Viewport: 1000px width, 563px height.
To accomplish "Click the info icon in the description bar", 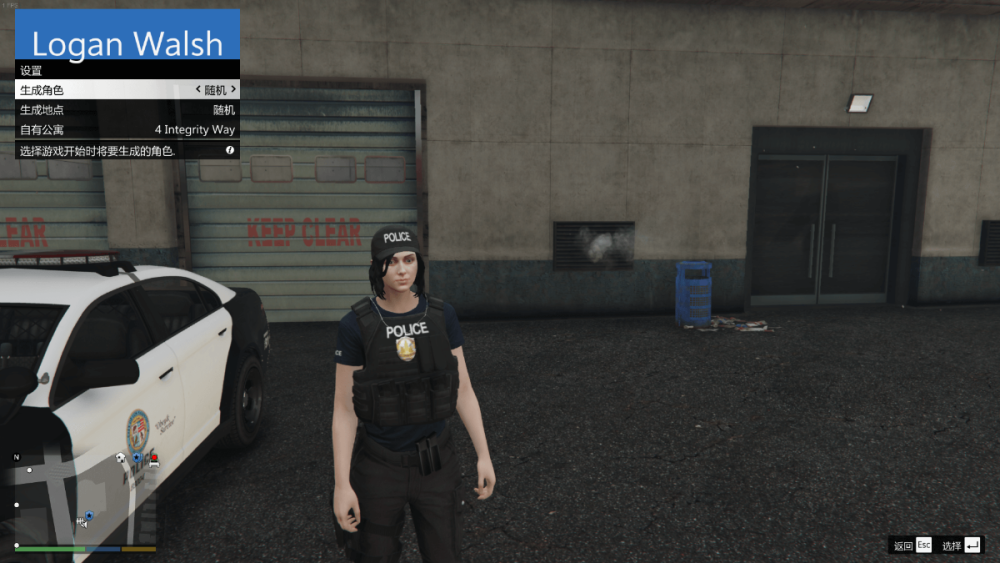I will (230, 150).
